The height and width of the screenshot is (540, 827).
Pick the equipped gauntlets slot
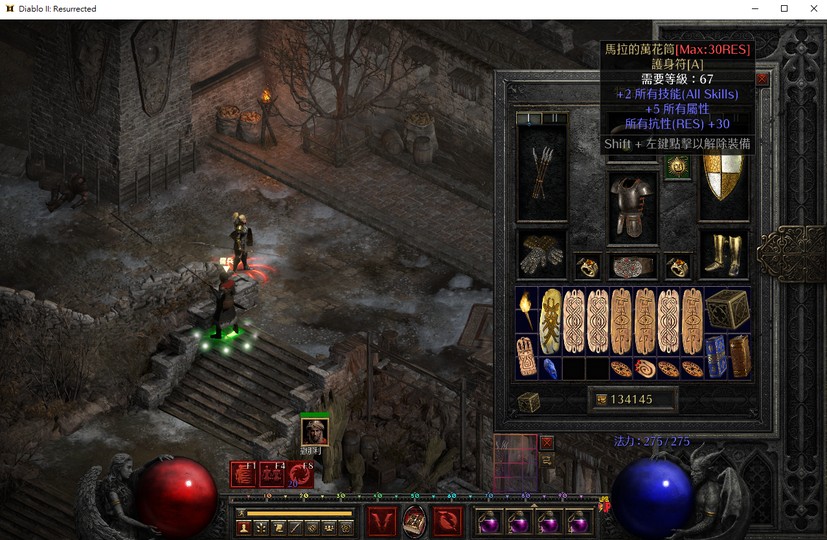541,254
